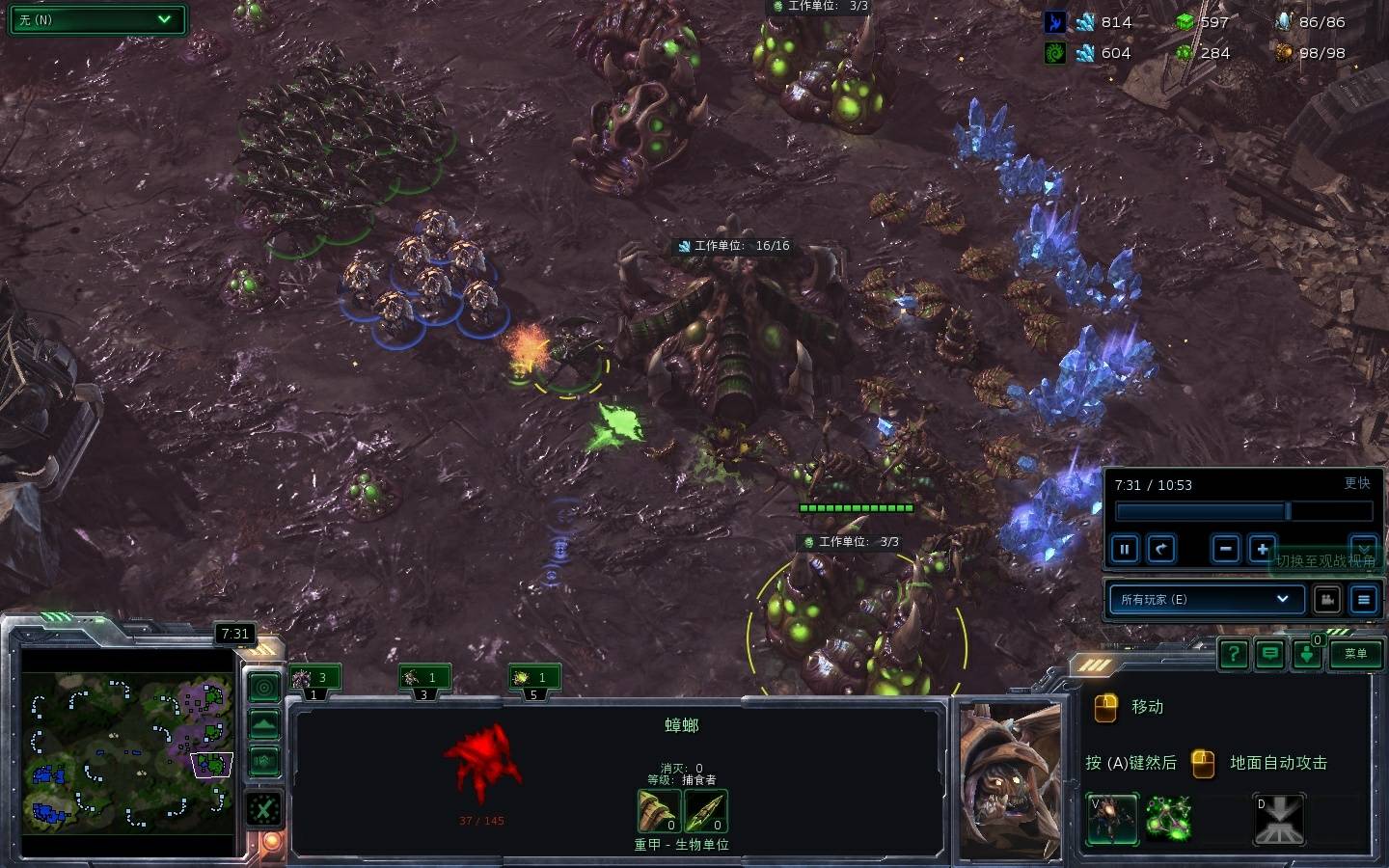
Task: Increase replay speed with the plus button
Action: pos(1262,550)
